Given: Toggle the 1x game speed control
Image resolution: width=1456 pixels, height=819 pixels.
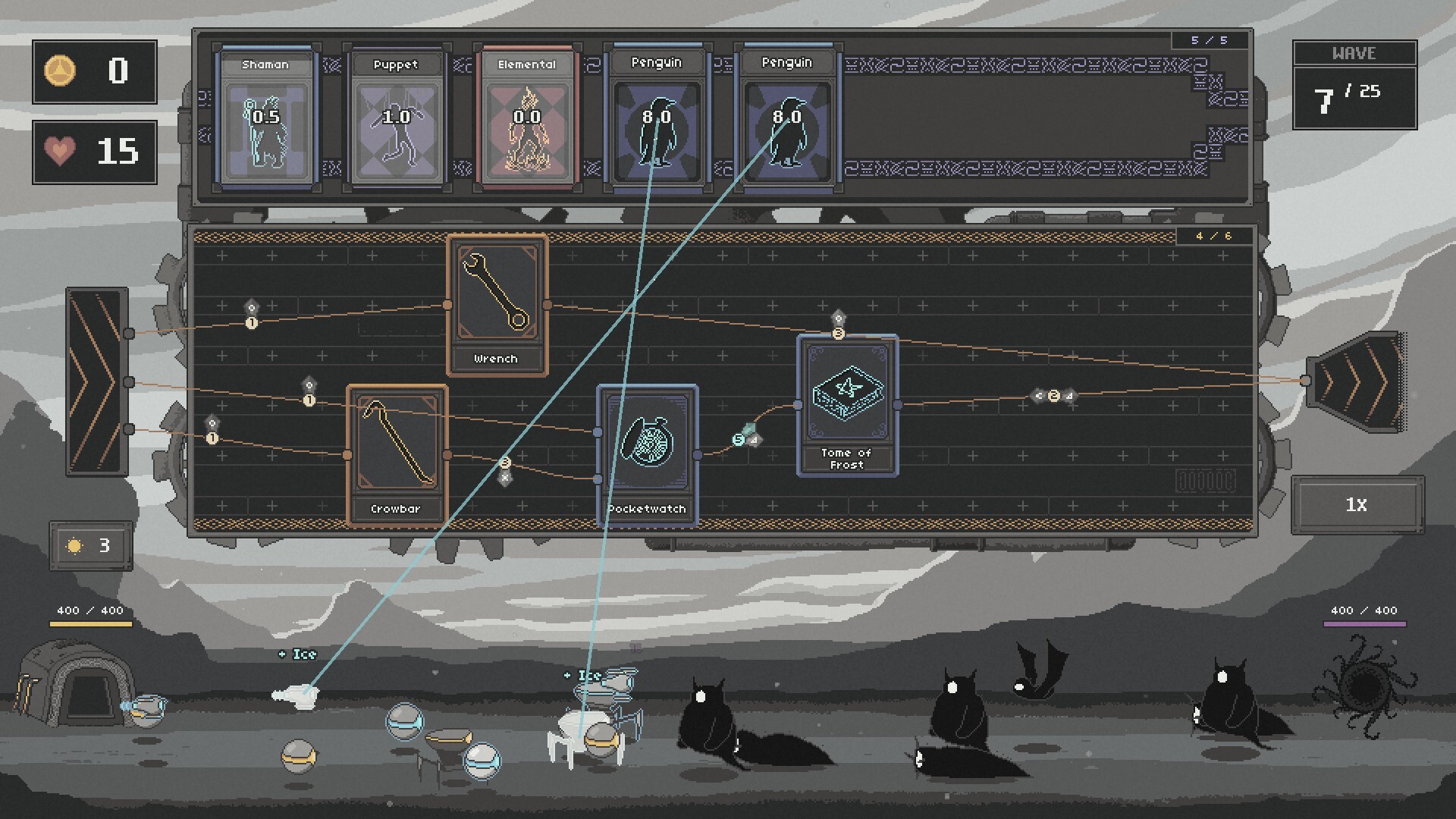Looking at the screenshot, I should 1357,506.
